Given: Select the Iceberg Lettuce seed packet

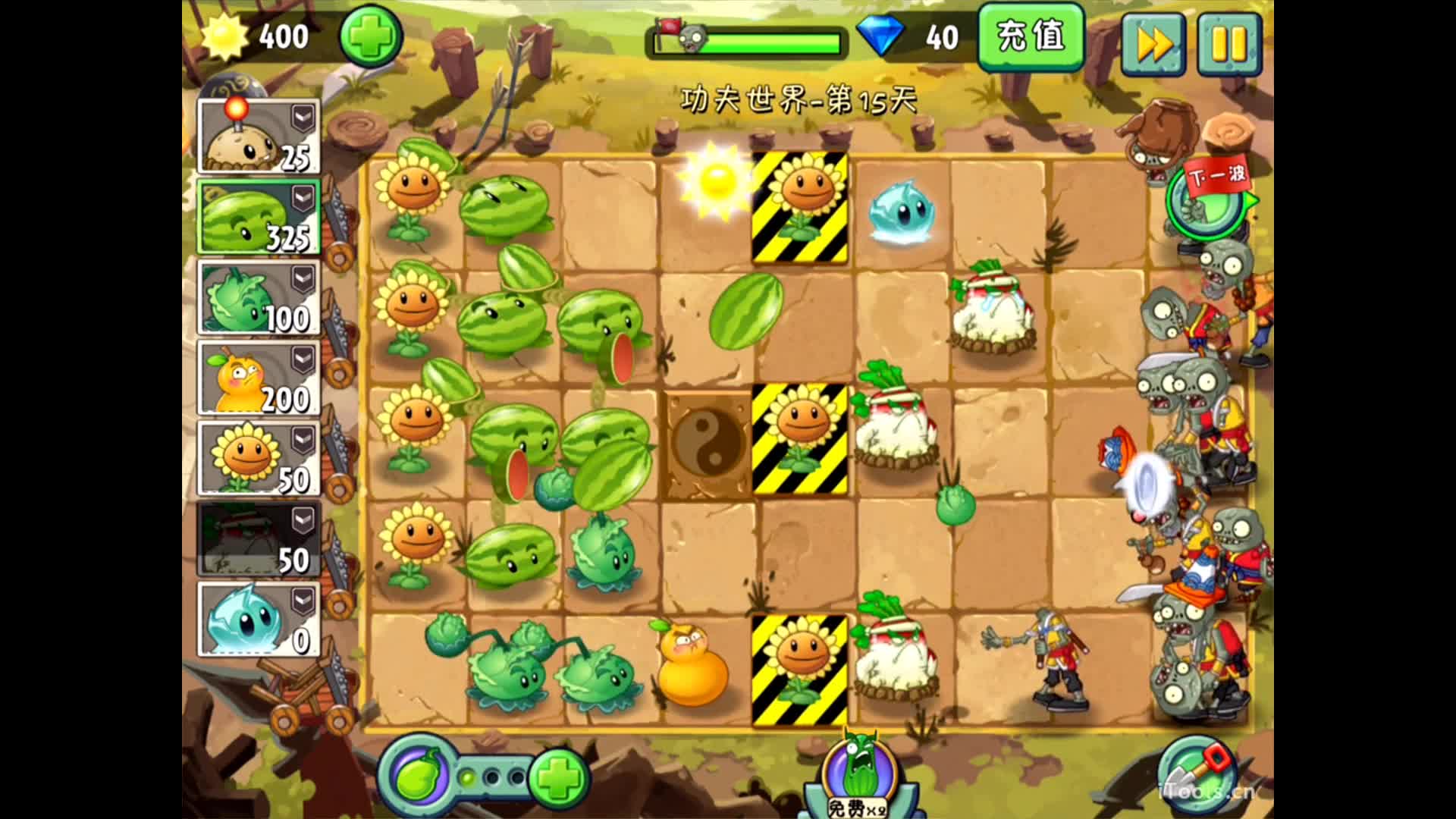Looking at the screenshot, I should [x=258, y=620].
